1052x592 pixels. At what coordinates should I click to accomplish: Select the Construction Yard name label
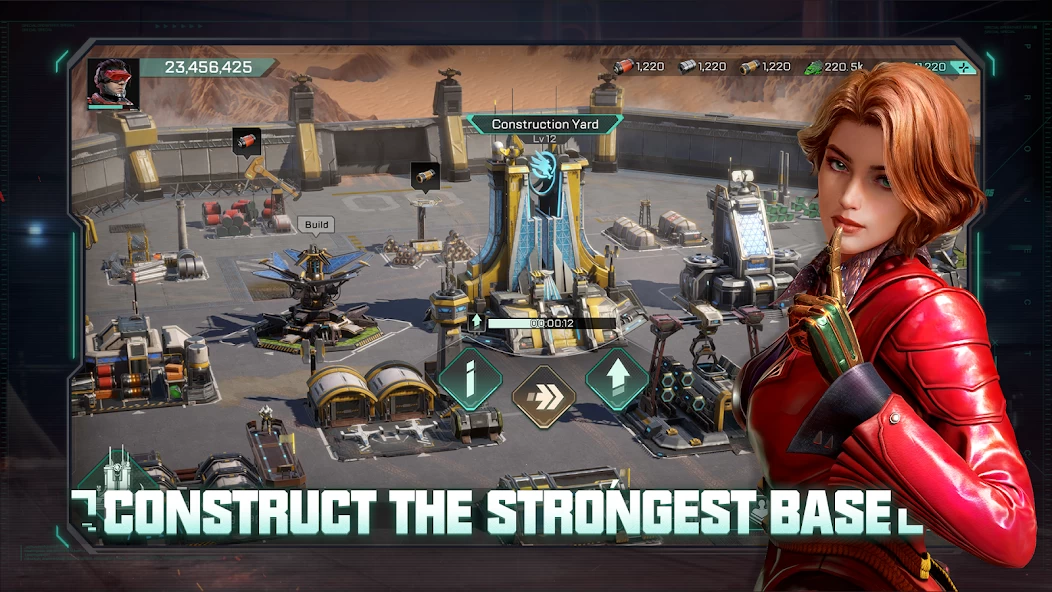(544, 125)
